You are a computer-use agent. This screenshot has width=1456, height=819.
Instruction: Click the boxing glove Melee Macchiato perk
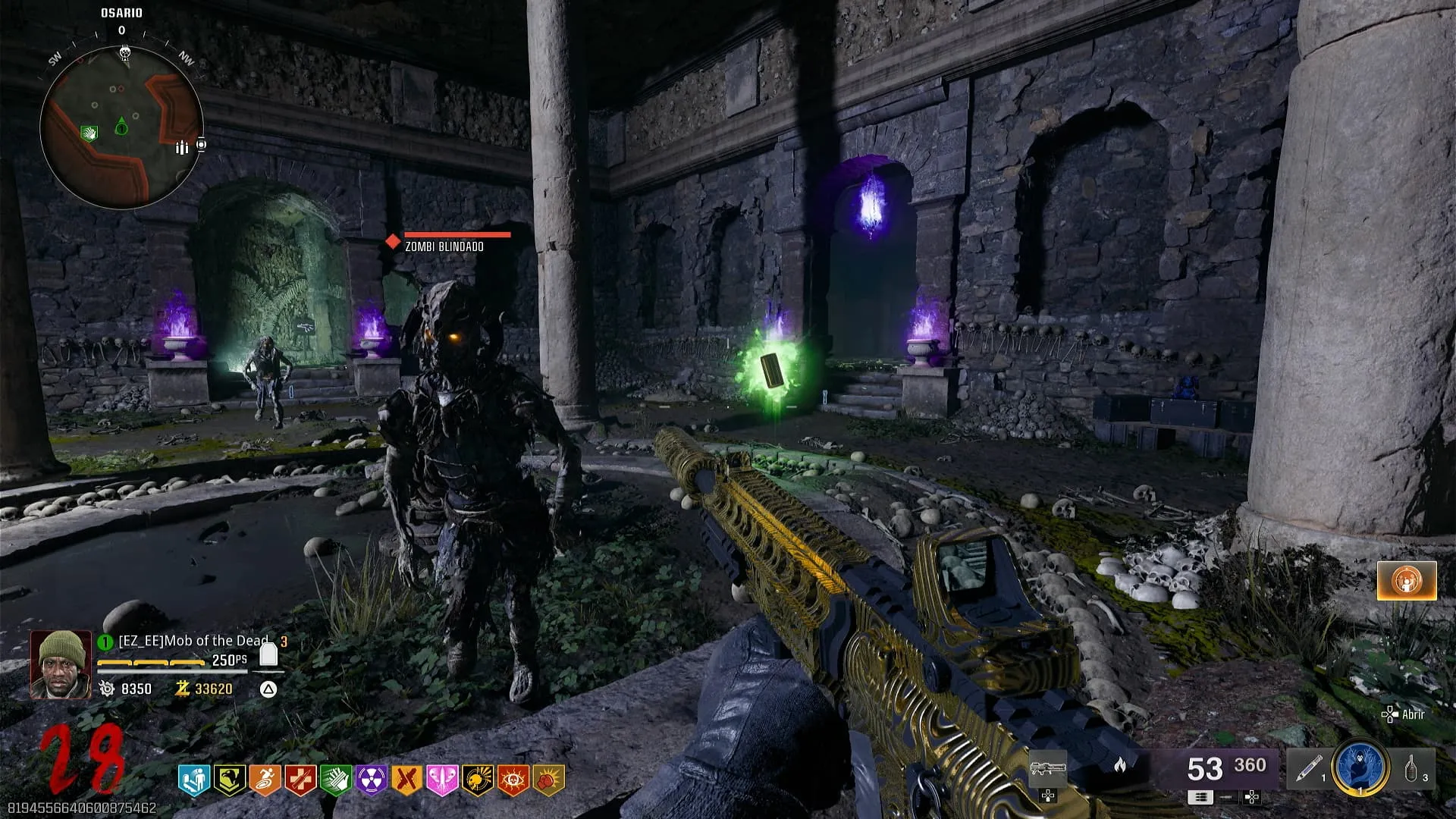(549, 780)
